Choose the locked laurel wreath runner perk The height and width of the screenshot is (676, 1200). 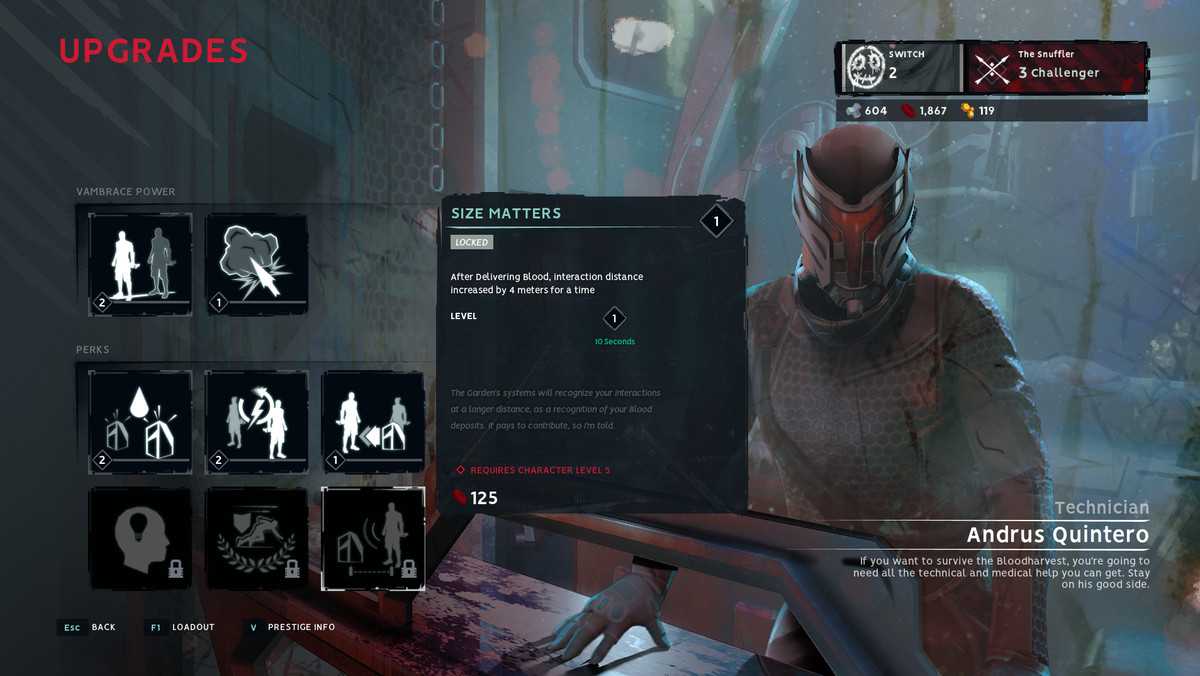coord(256,538)
